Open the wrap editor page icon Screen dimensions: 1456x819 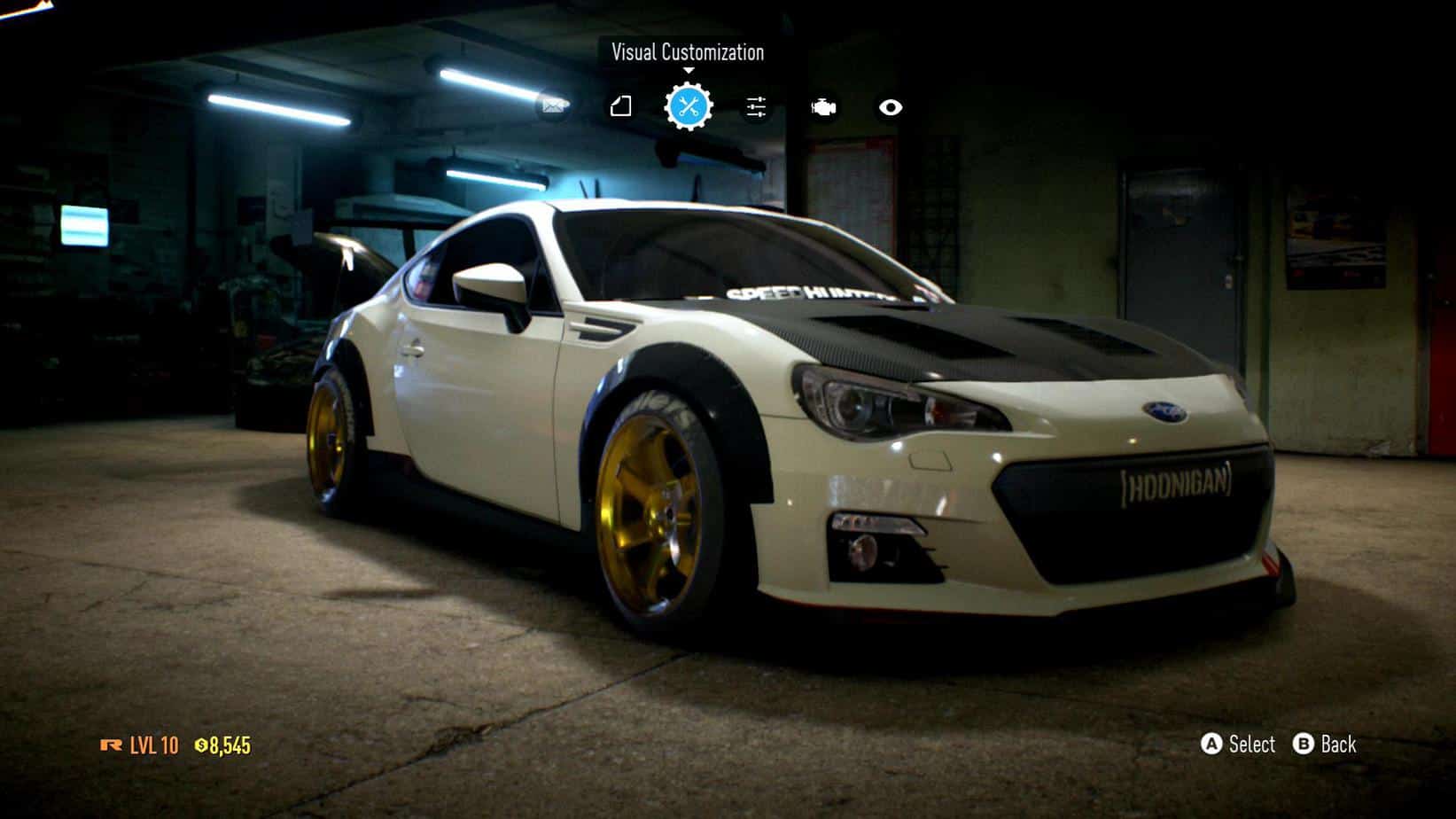620,107
